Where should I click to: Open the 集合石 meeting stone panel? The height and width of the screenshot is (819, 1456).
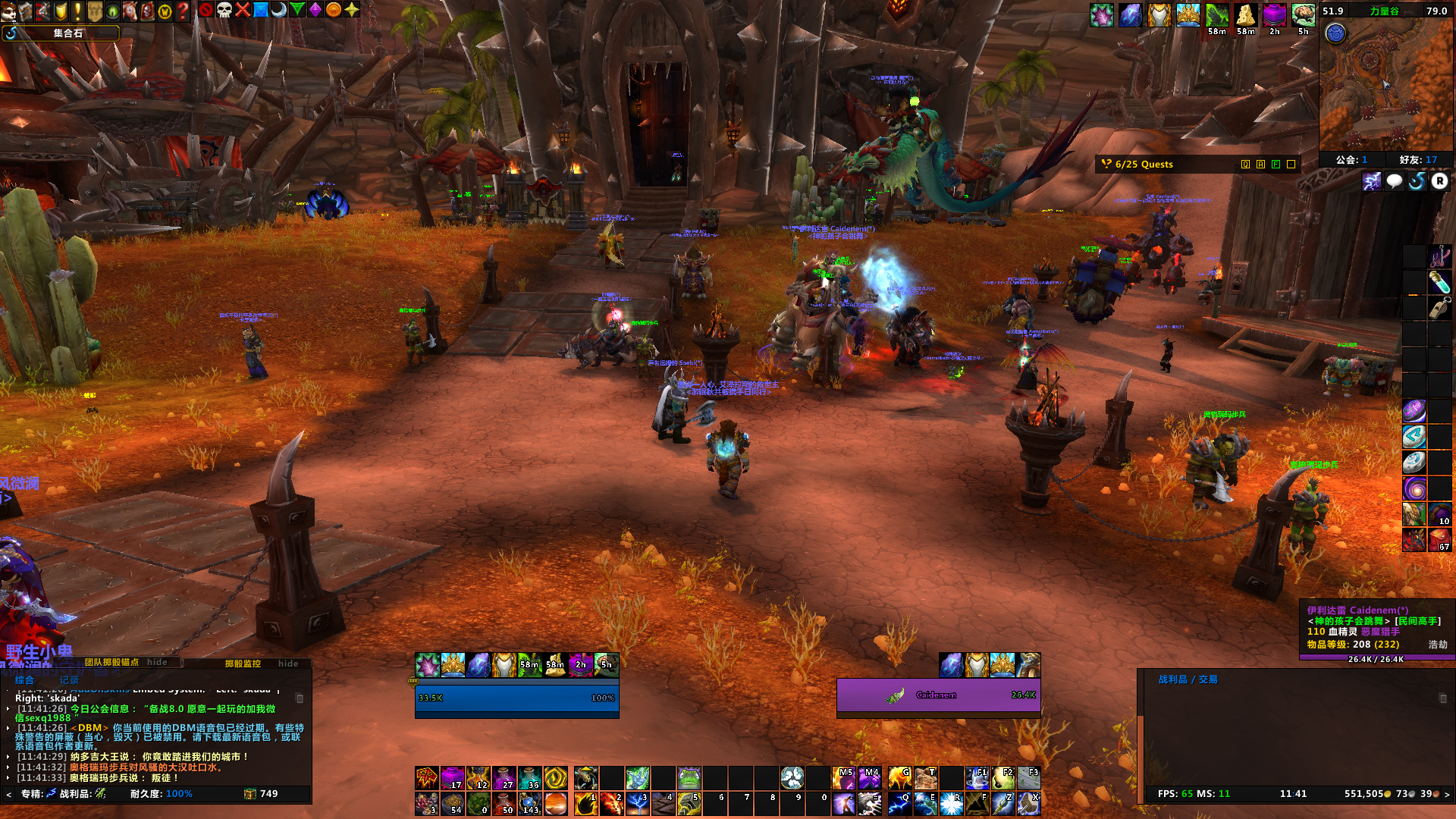(67, 33)
